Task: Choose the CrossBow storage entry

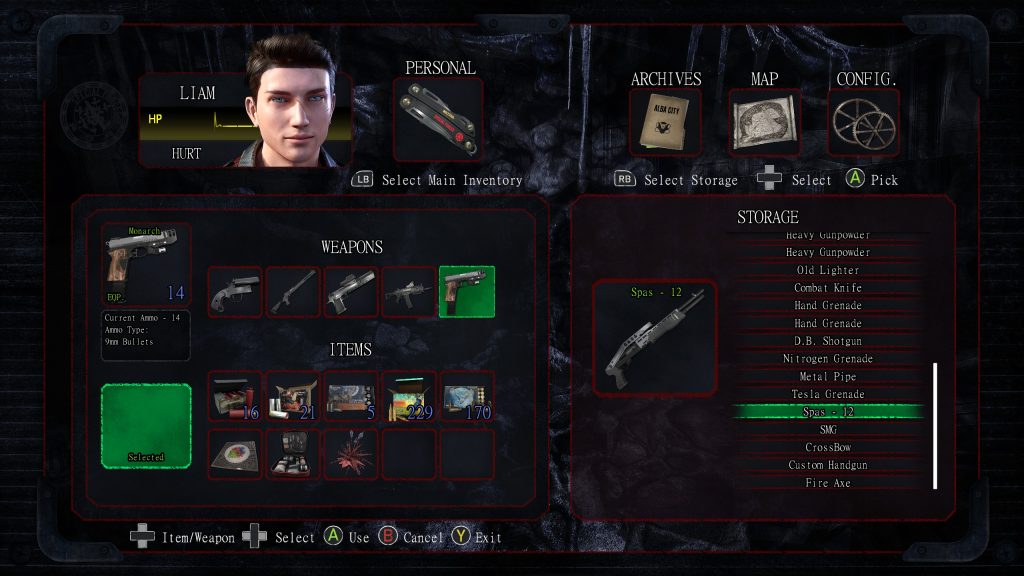Action: pos(827,447)
